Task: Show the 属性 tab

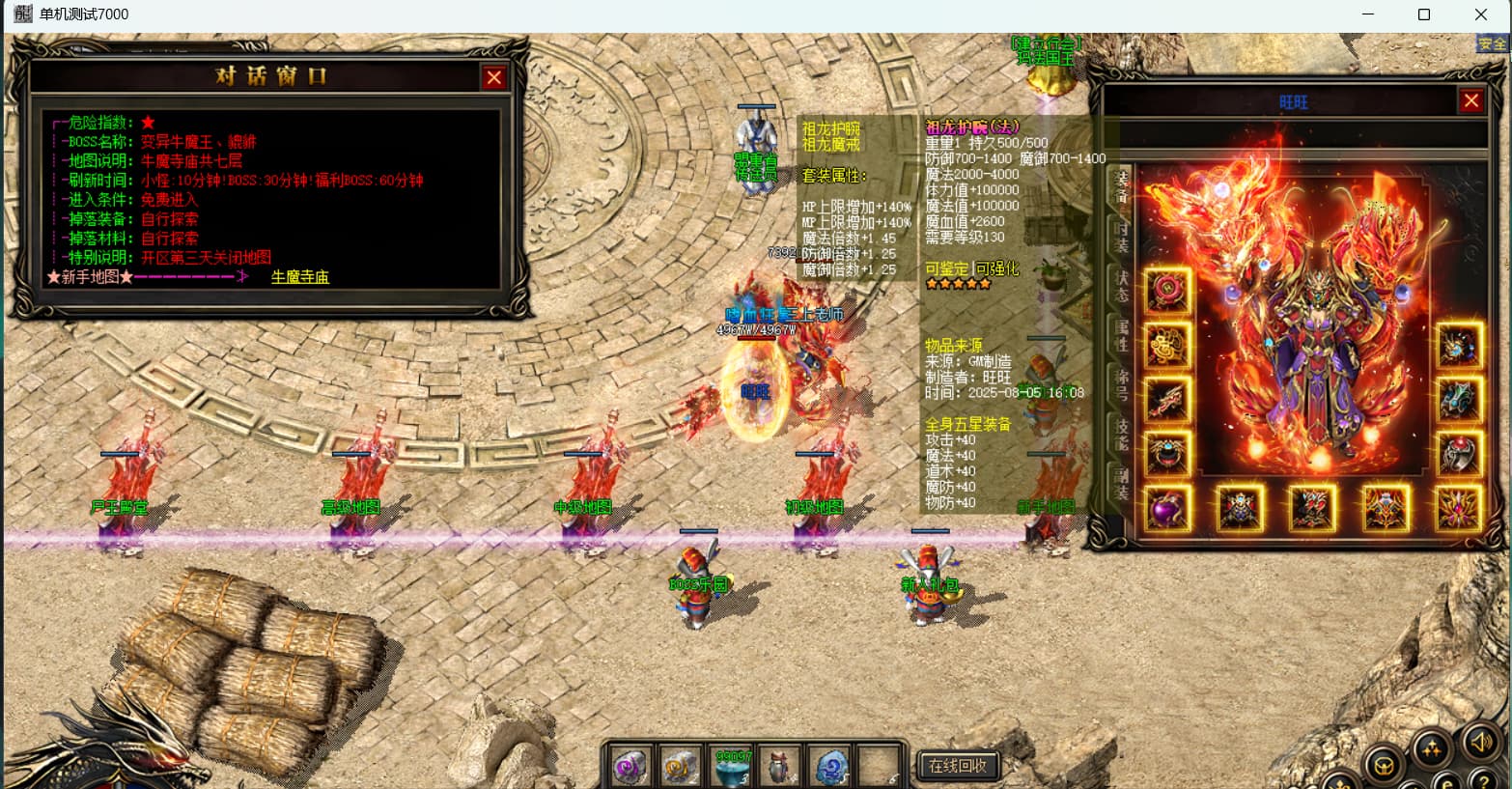Action: point(1121,334)
